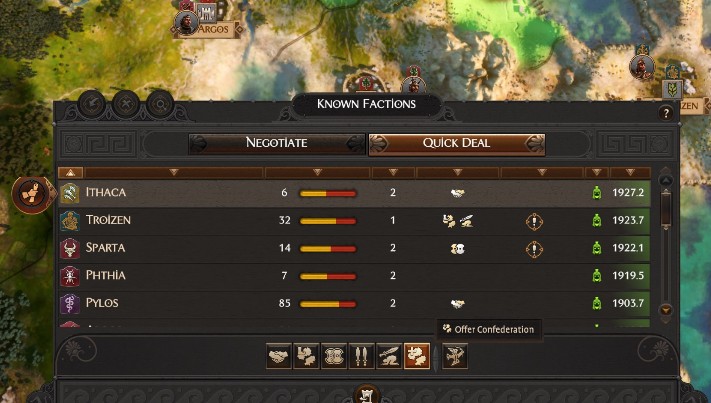The width and height of the screenshot is (711, 403).
Task: Switch to the Quick Deal tab
Action: pos(456,143)
